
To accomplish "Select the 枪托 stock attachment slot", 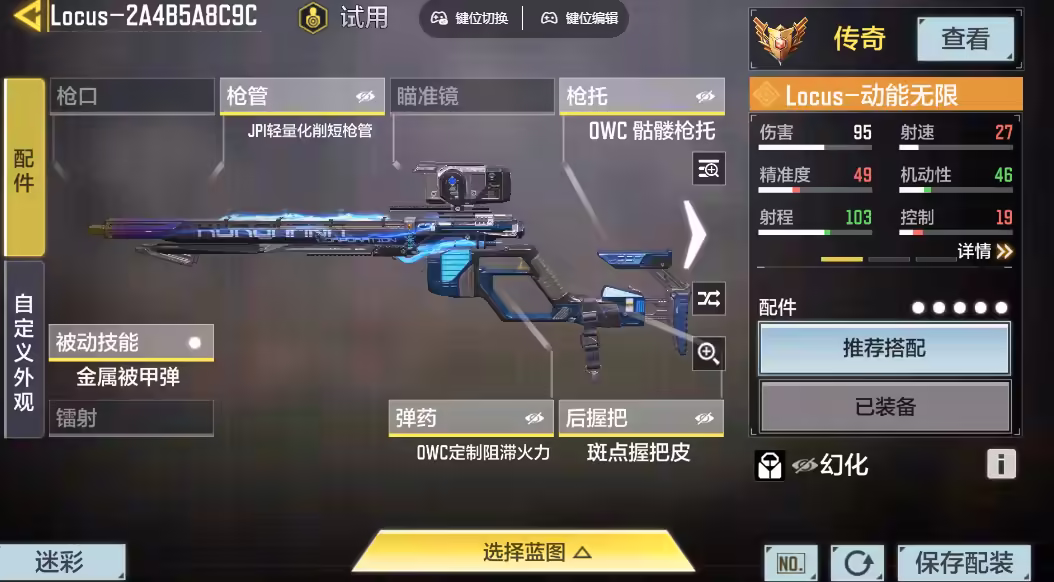I will coord(641,96).
